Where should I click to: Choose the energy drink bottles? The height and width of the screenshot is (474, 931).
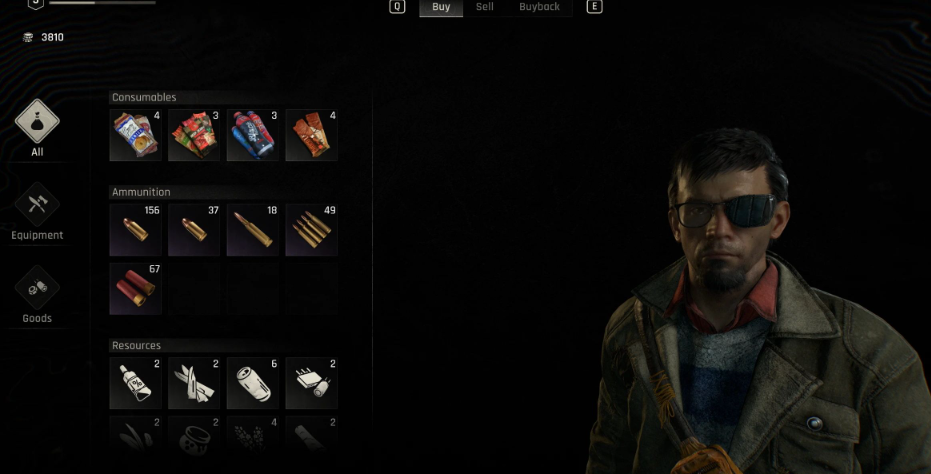(252, 135)
